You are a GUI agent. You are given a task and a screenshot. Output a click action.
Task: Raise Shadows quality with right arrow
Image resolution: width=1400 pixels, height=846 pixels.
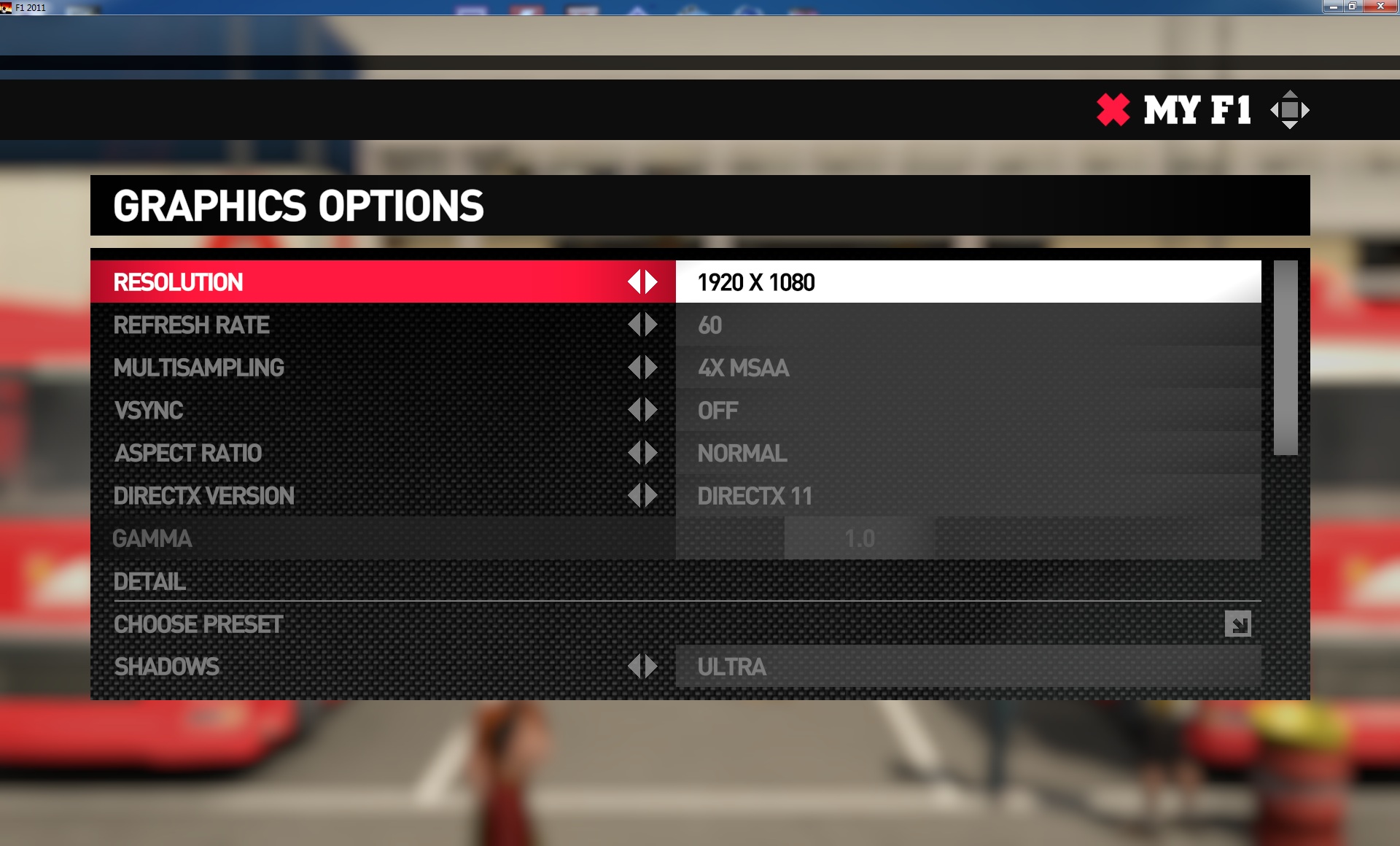[651, 667]
